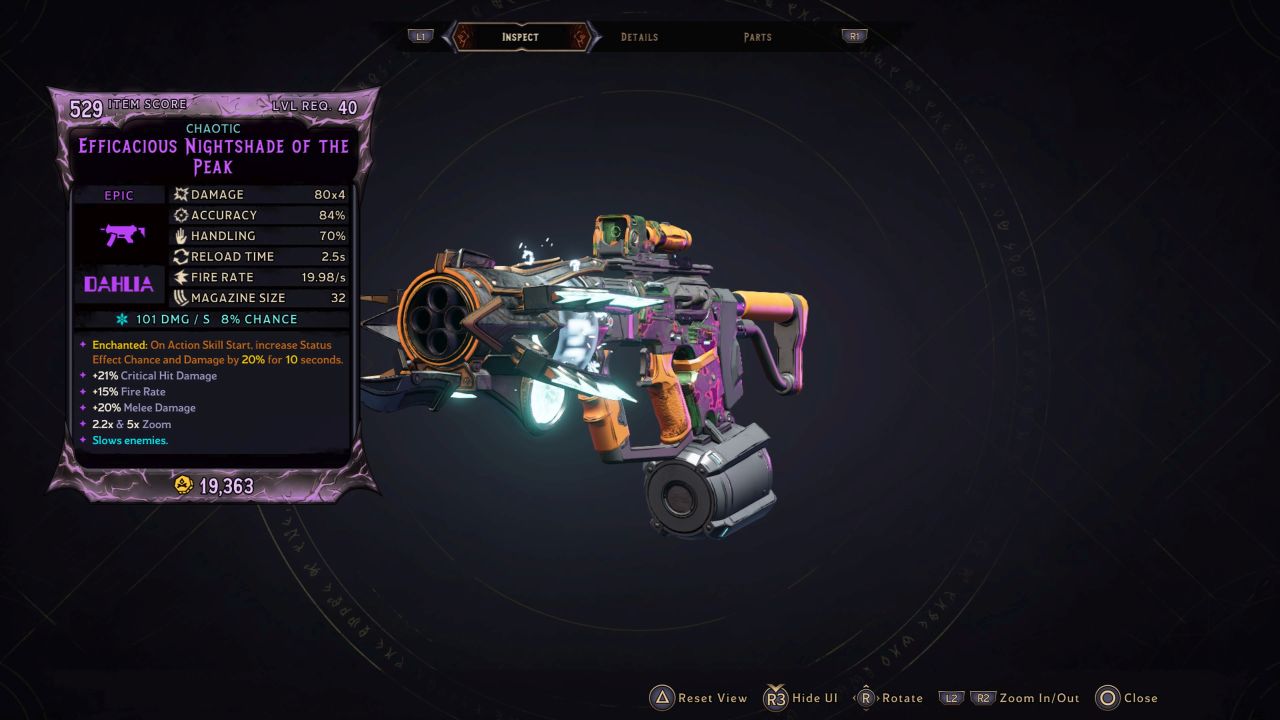Viewport: 1280px width, 720px height.
Task: Click the R1 shoulder button prompt
Action: click(855, 36)
